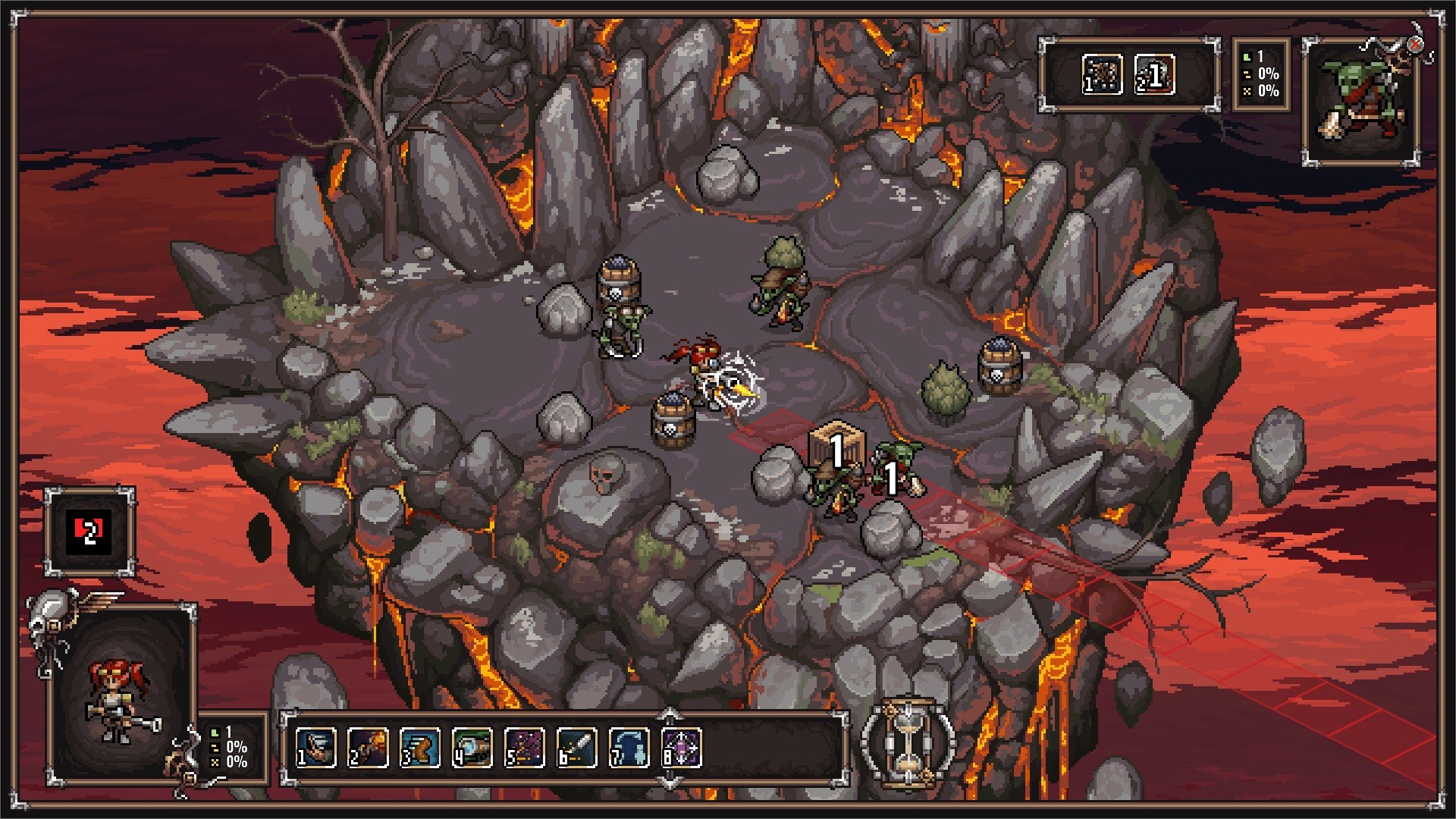Close the goblin enemy portrait panel
Image resolution: width=1456 pixels, height=819 pixels.
tap(1415, 45)
